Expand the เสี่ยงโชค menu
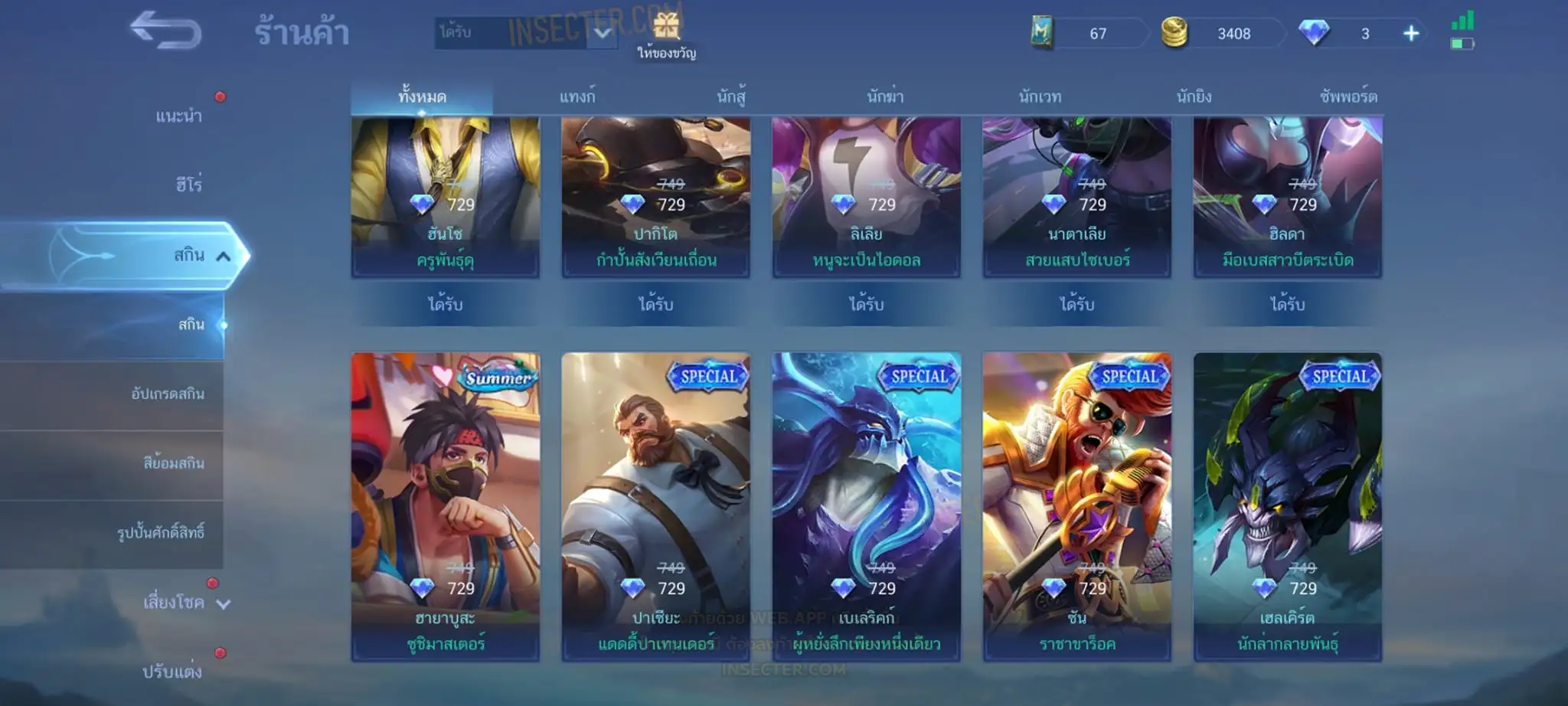 175,603
